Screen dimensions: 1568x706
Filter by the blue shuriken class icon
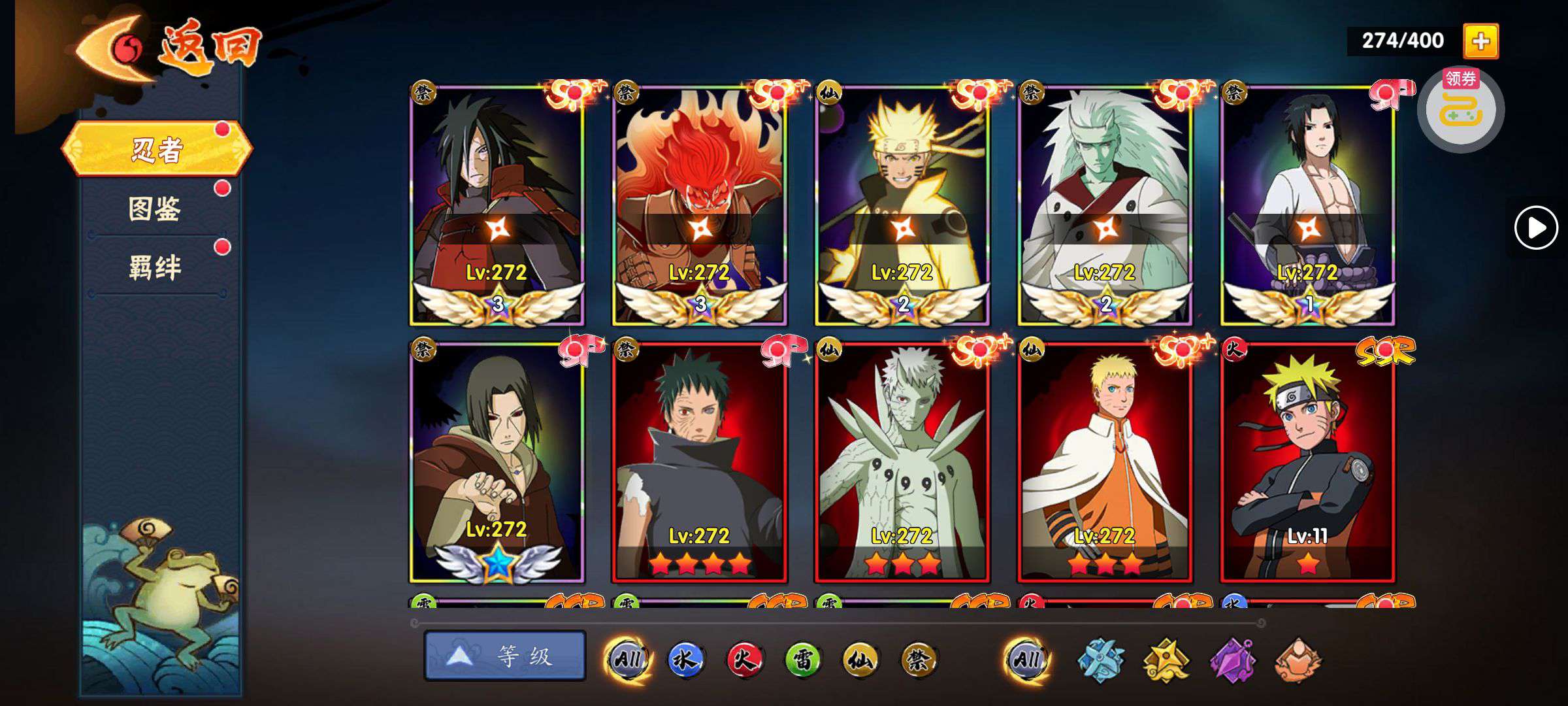(x=1100, y=660)
